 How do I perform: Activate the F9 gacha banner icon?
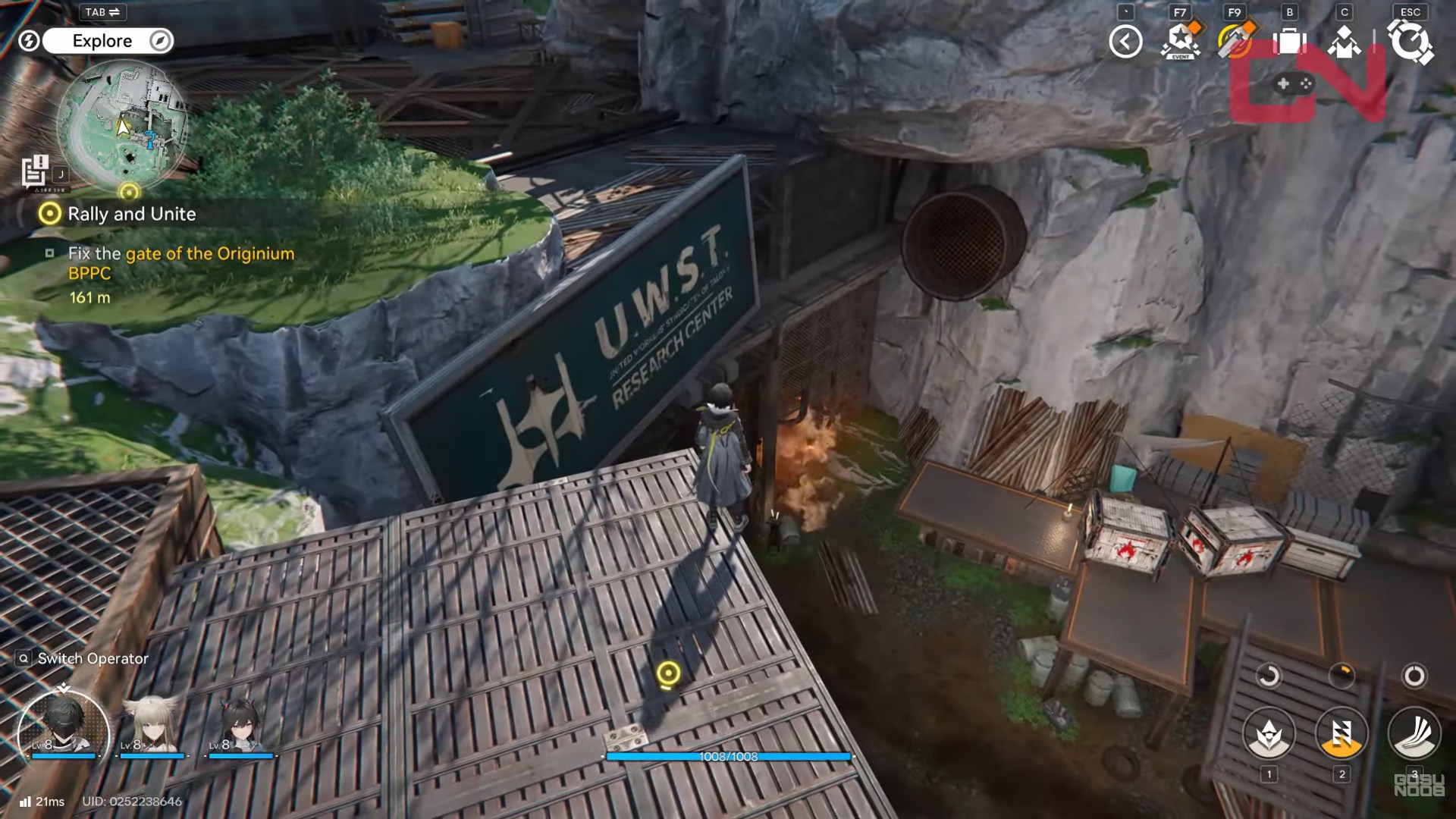click(1234, 42)
